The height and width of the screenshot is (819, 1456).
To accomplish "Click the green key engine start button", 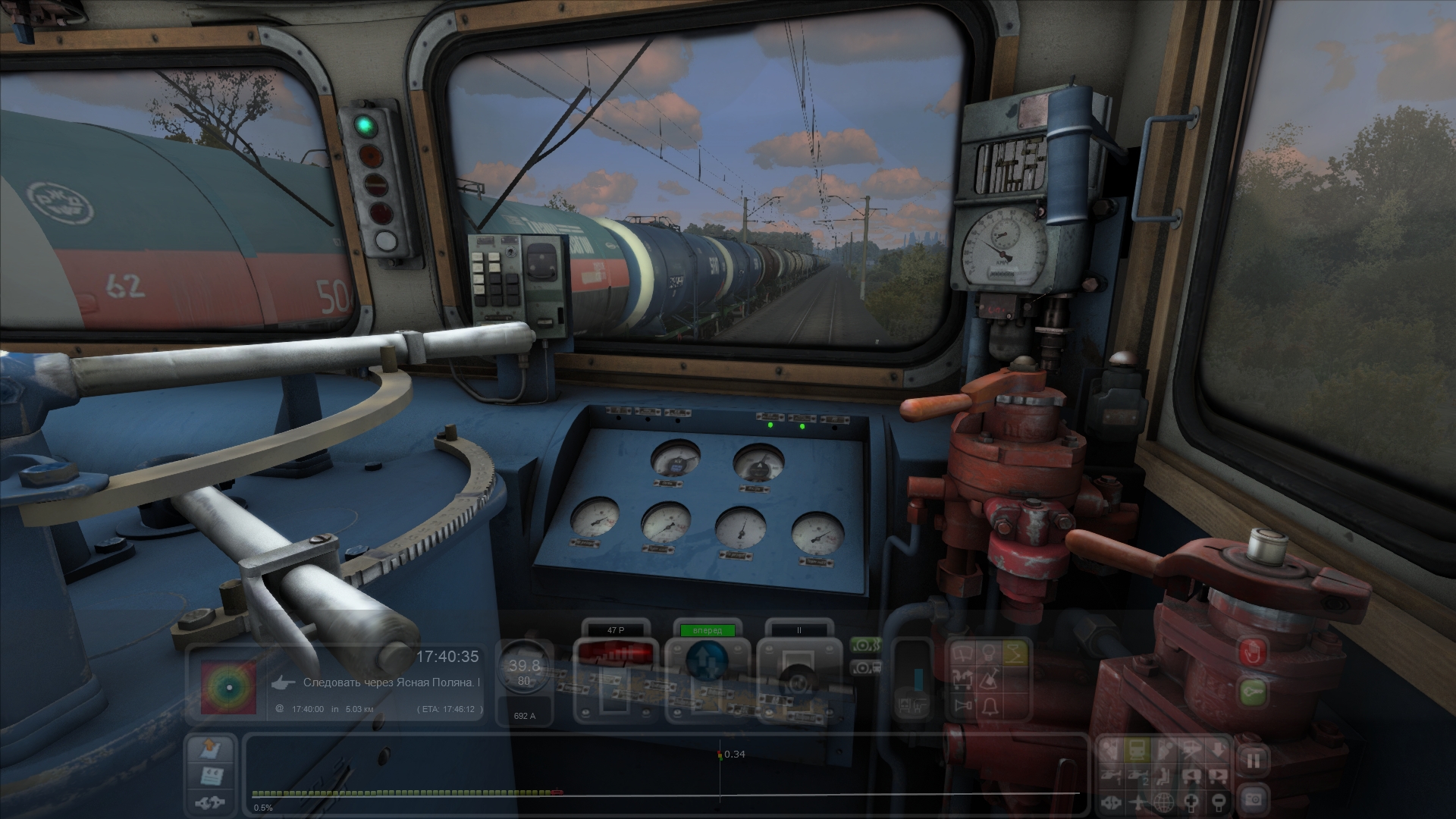I will tap(1253, 692).
